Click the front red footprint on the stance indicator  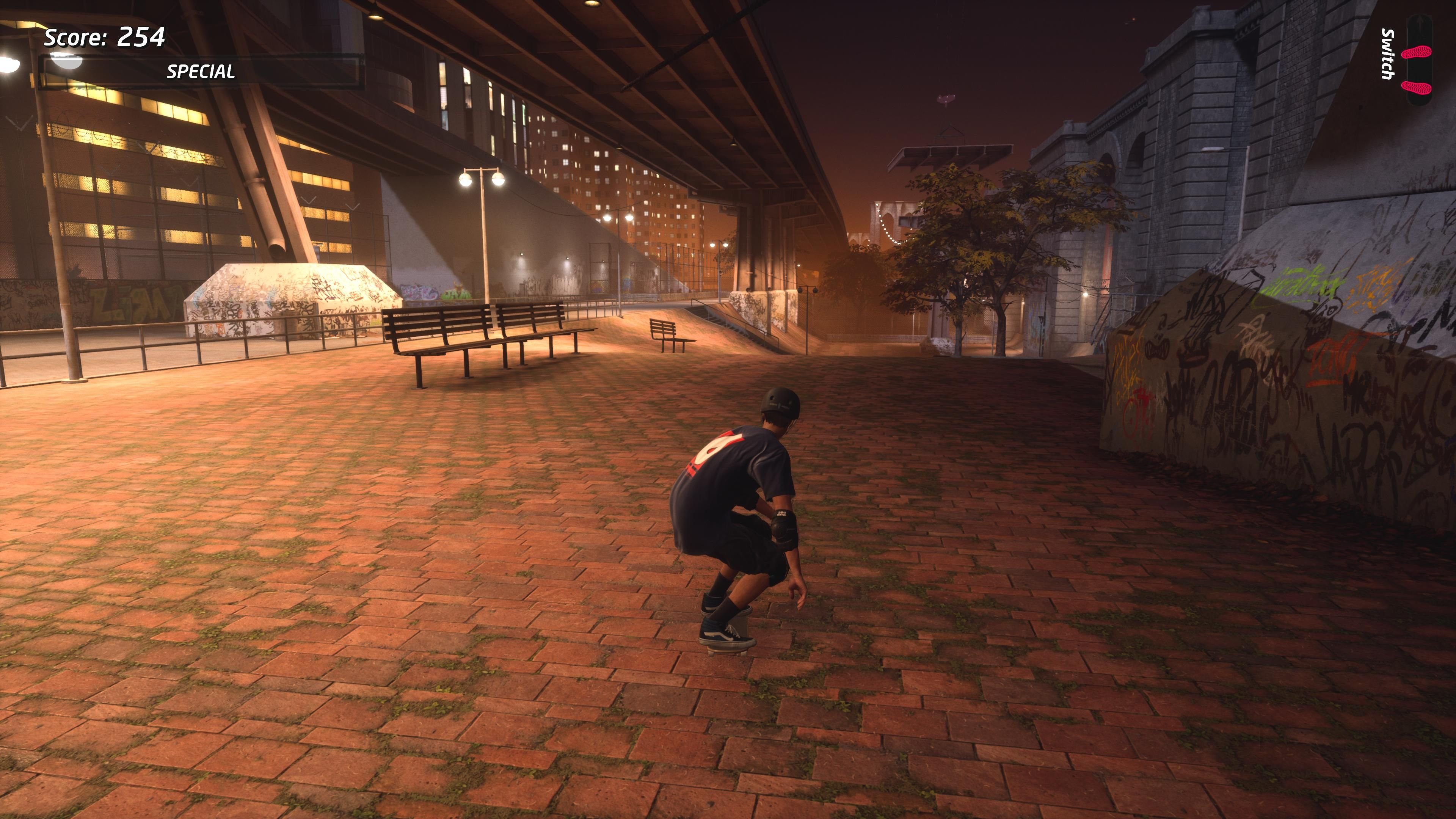[x=1417, y=52]
